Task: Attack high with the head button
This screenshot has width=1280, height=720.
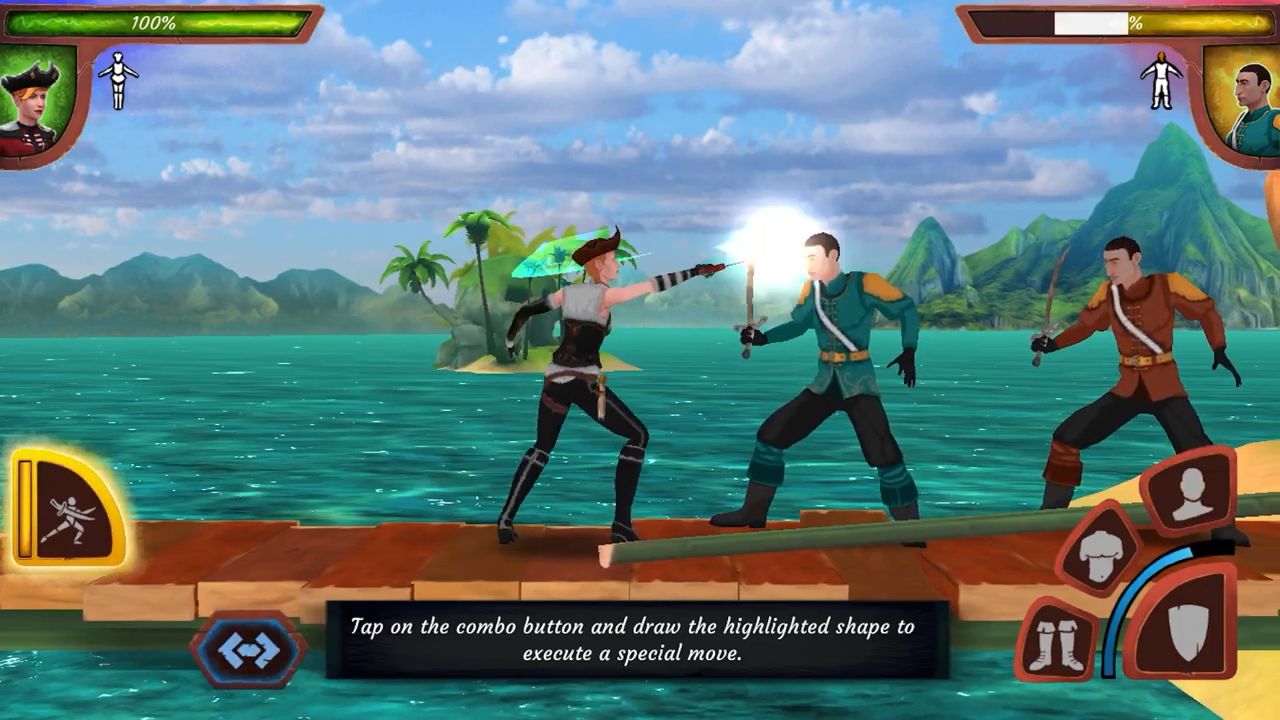Action: pyautogui.click(x=1190, y=491)
